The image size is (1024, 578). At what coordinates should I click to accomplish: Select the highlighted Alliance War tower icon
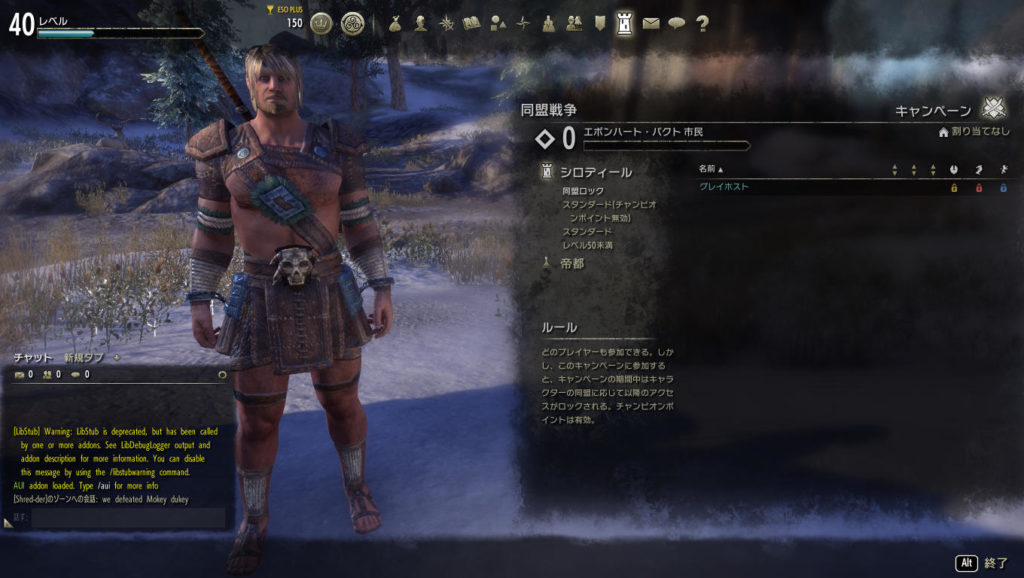(x=625, y=23)
